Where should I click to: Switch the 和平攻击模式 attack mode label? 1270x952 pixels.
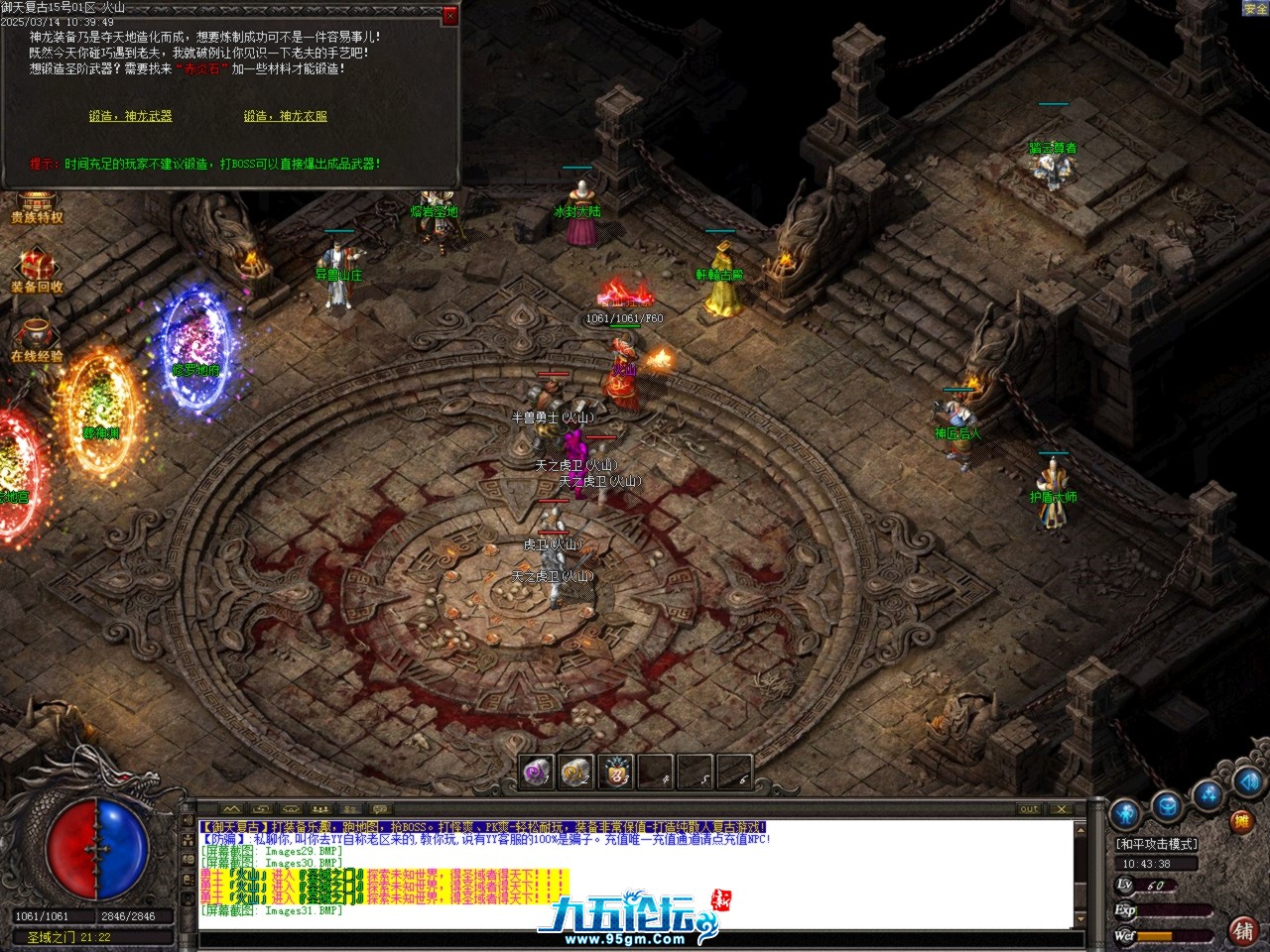pos(1157,844)
